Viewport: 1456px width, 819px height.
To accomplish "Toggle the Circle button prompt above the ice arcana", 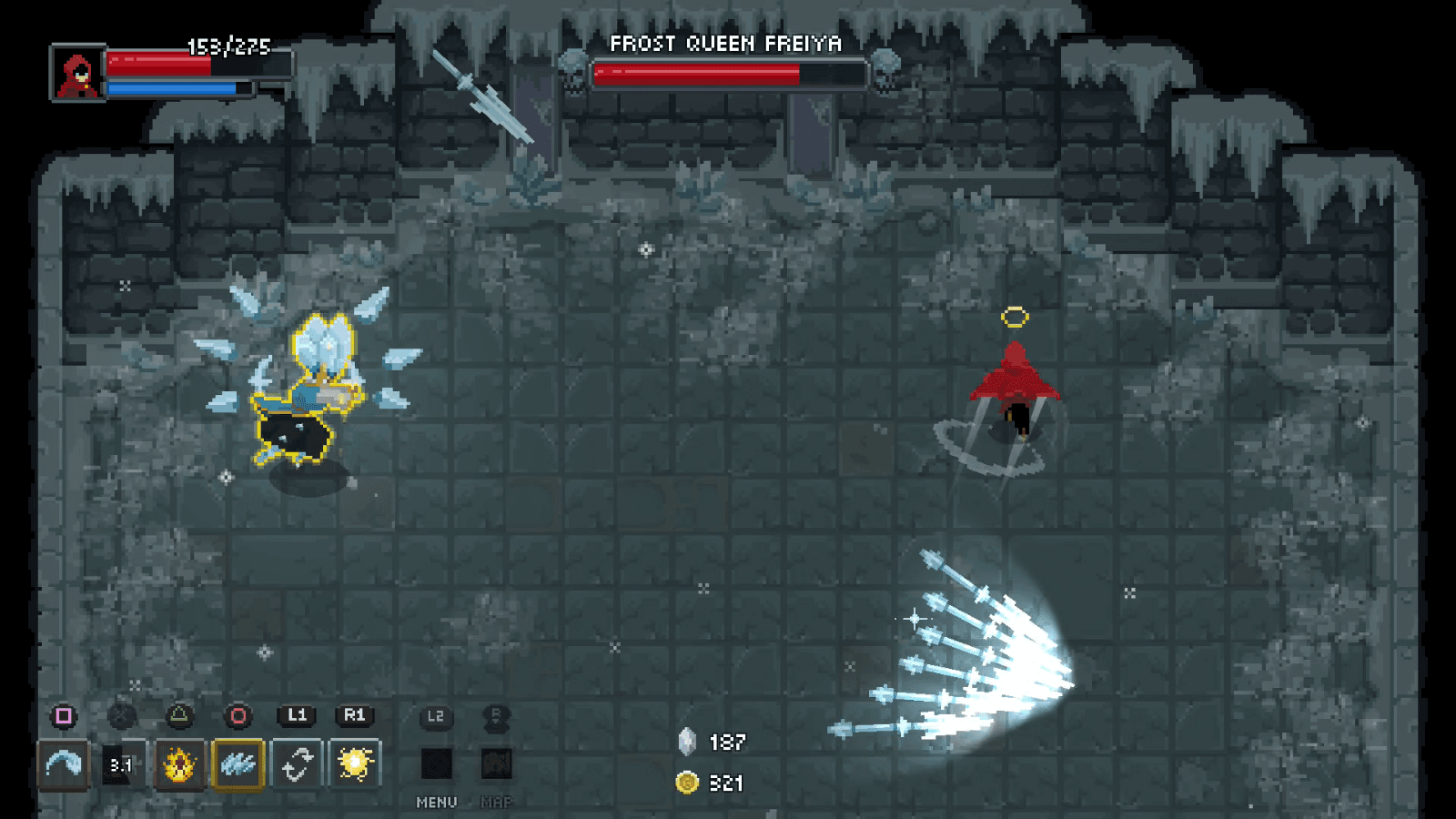I will point(238,716).
